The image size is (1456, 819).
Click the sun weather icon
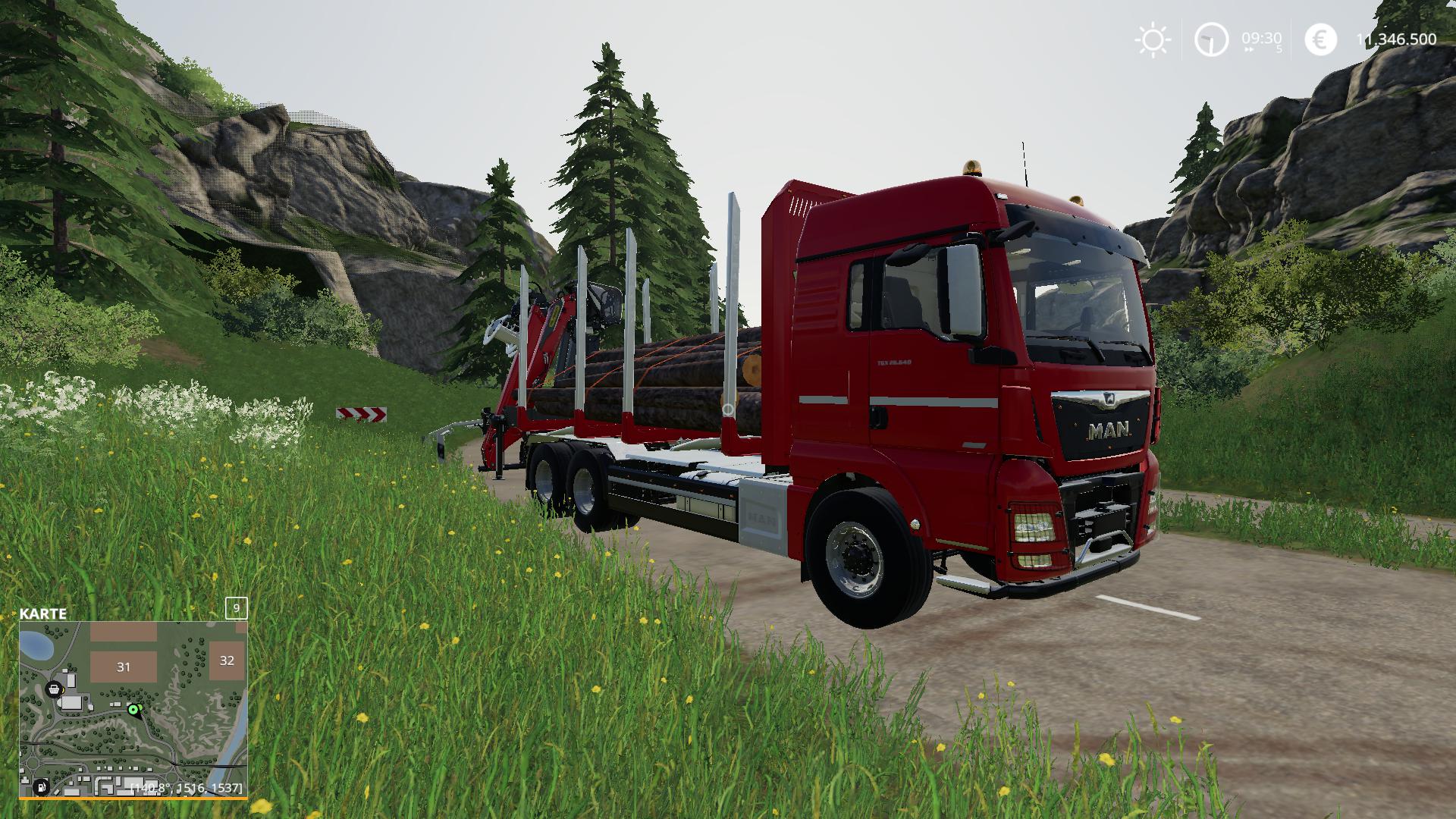[x=1153, y=38]
